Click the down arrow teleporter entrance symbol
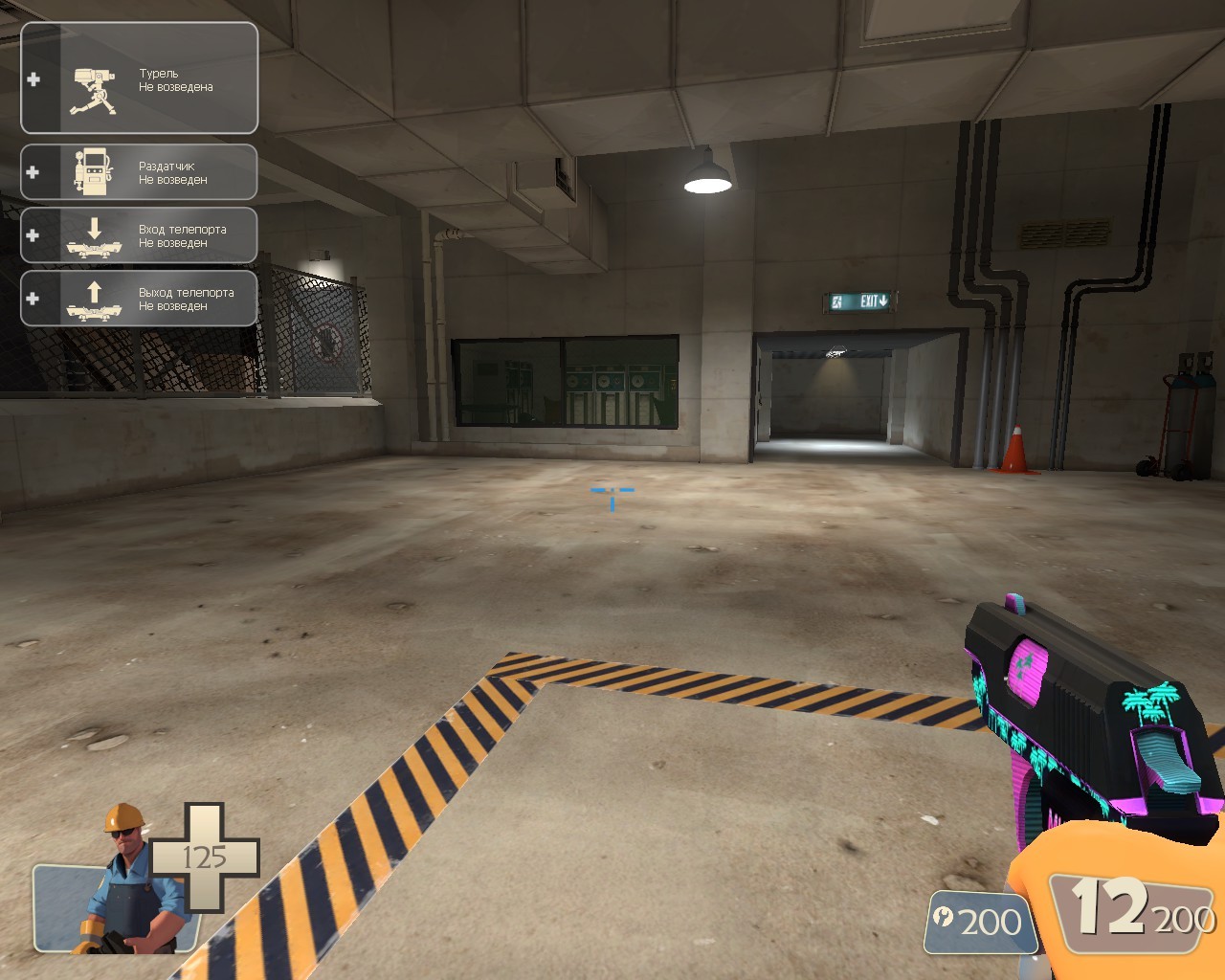 [93, 228]
